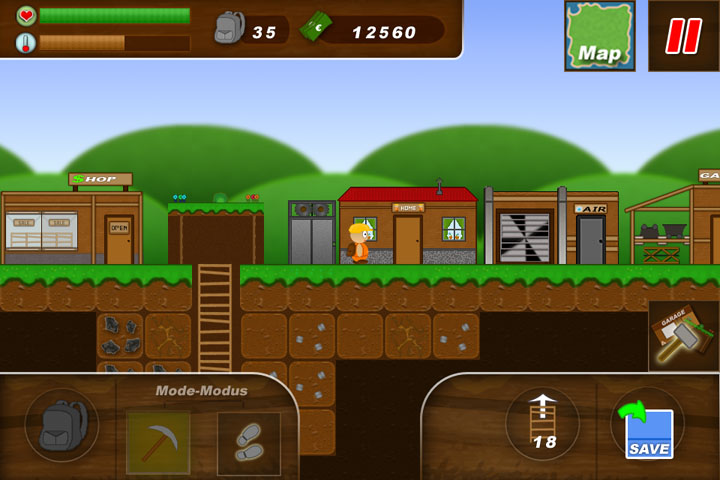Place a ladder from inventory
The height and width of the screenshot is (480, 720).
click(544, 422)
